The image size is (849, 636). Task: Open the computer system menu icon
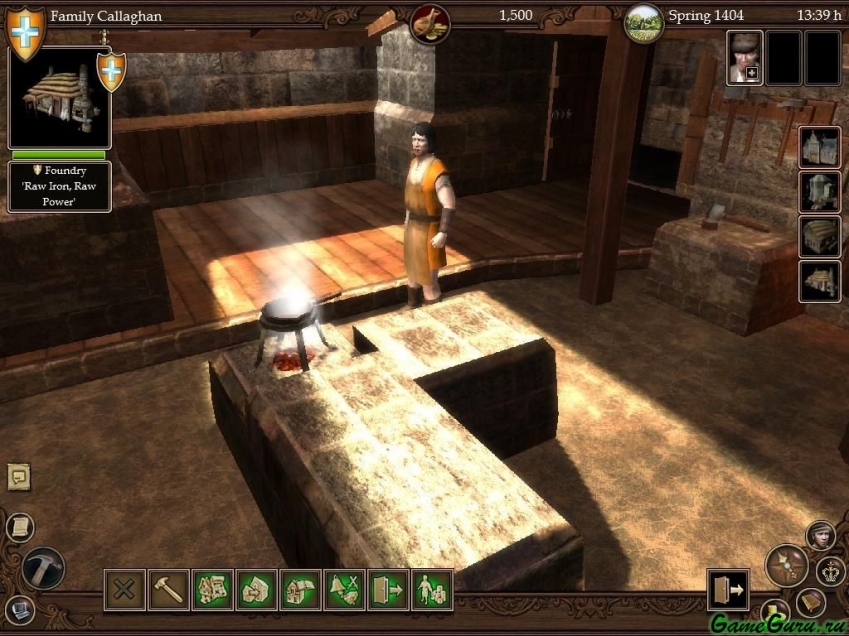[19, 608]
